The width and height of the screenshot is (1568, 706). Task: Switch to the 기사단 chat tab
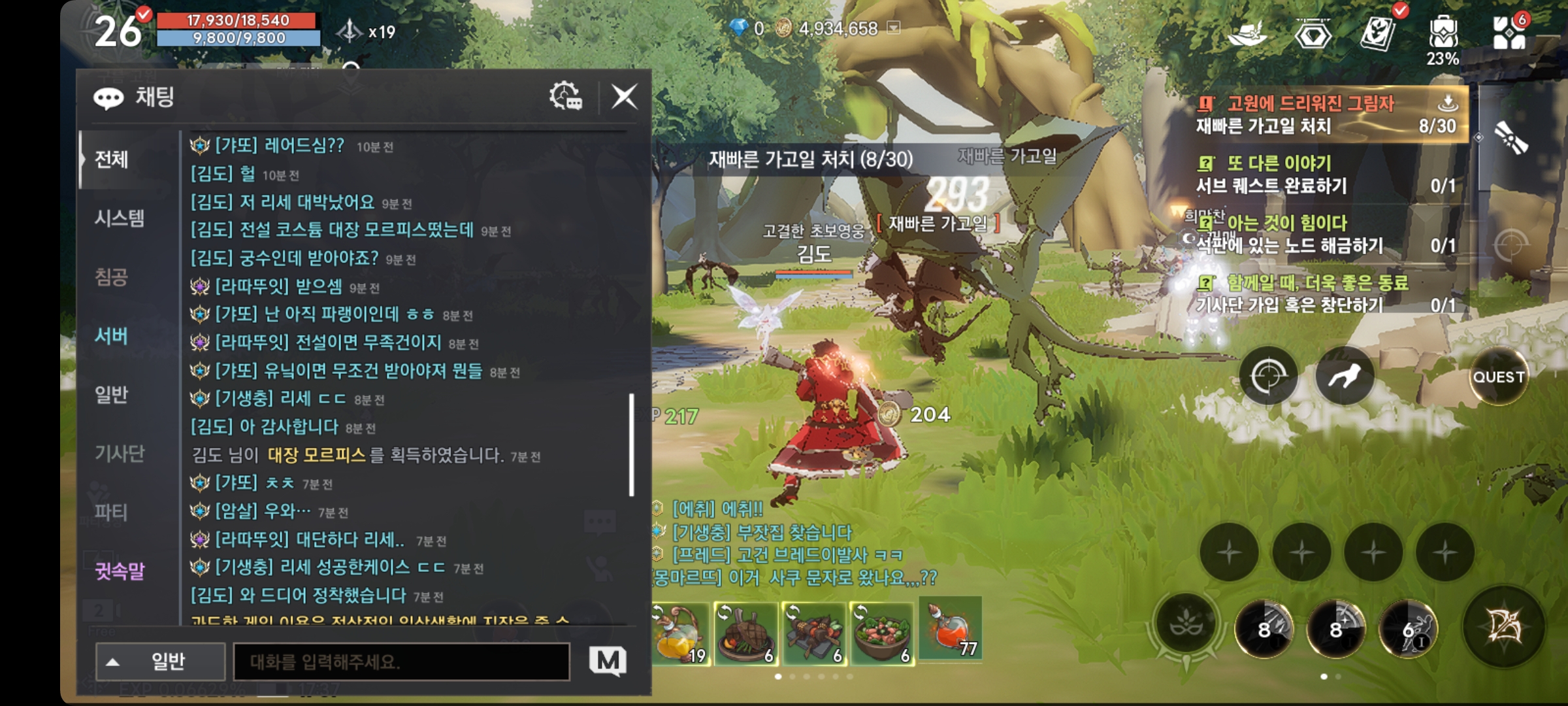[120, 454]
